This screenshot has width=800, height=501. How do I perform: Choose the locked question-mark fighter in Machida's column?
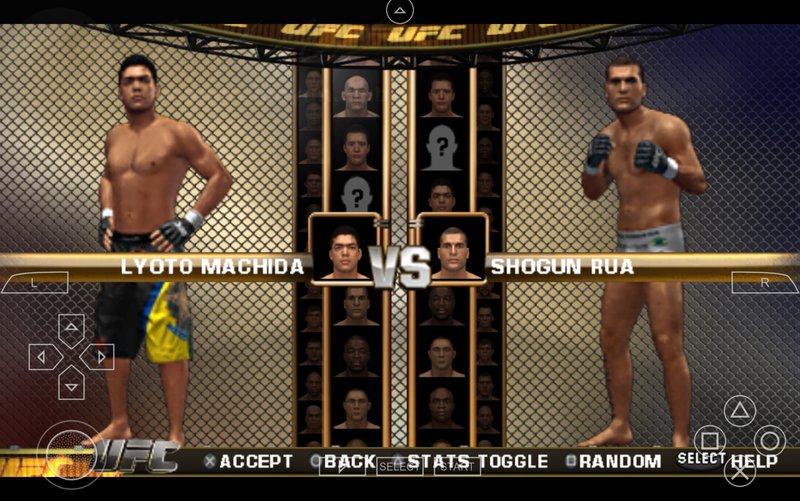point(357,192)
